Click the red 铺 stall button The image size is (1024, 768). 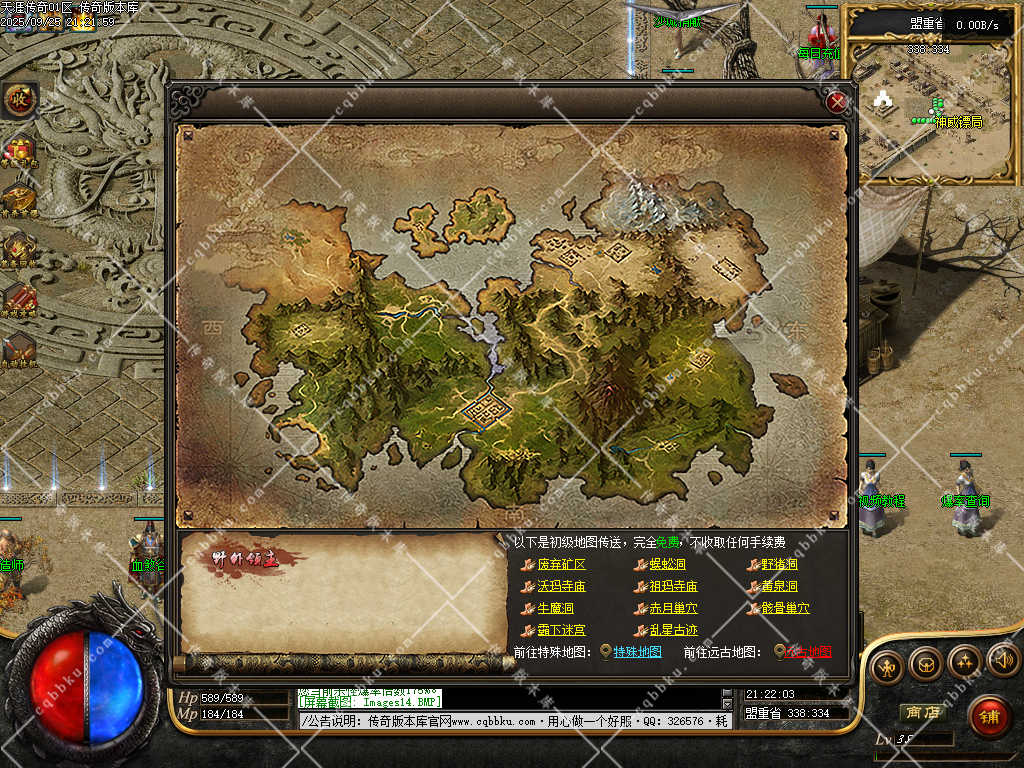tap(990, 716)
